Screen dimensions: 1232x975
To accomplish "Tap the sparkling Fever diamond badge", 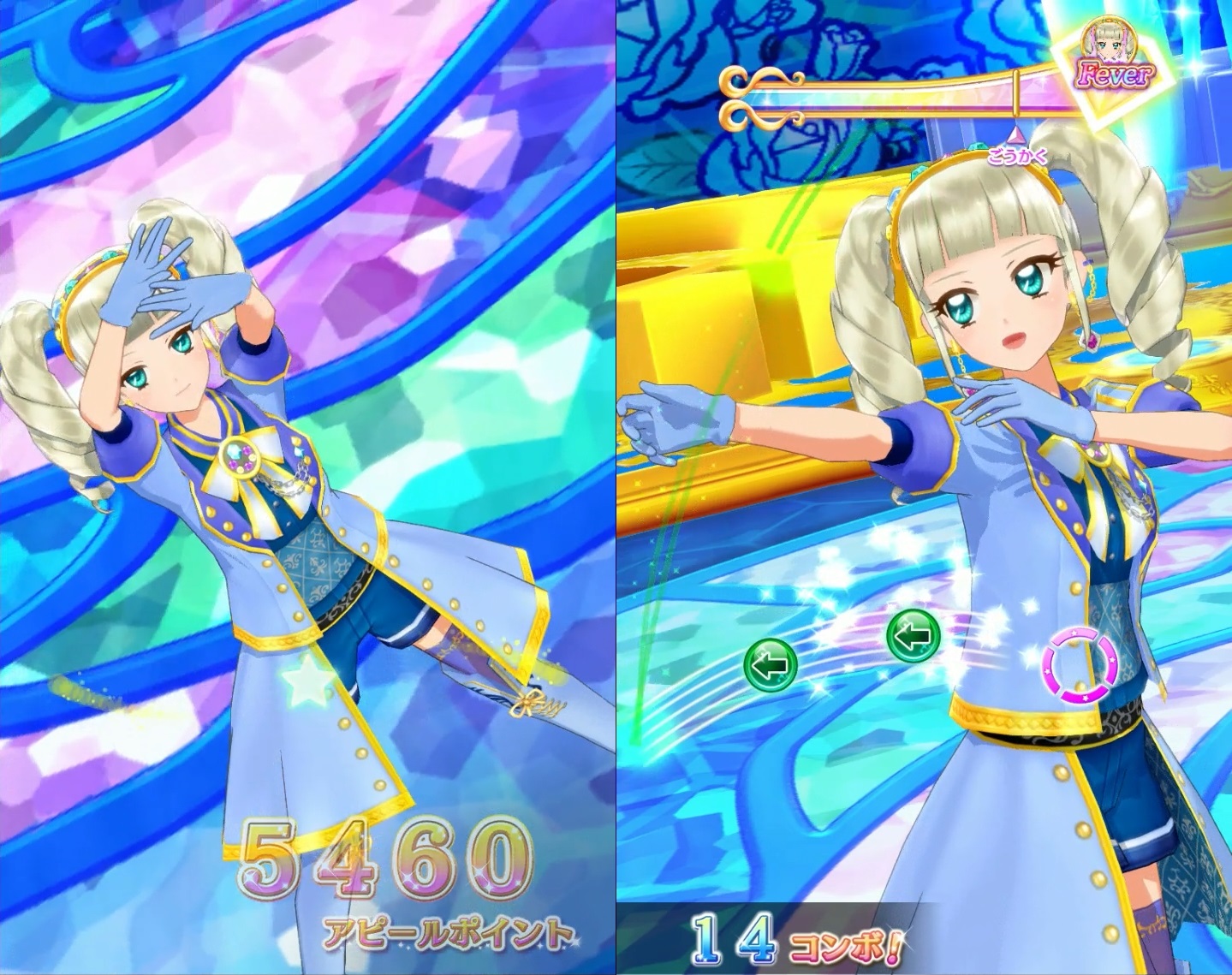I will [x=1111, y=62].
